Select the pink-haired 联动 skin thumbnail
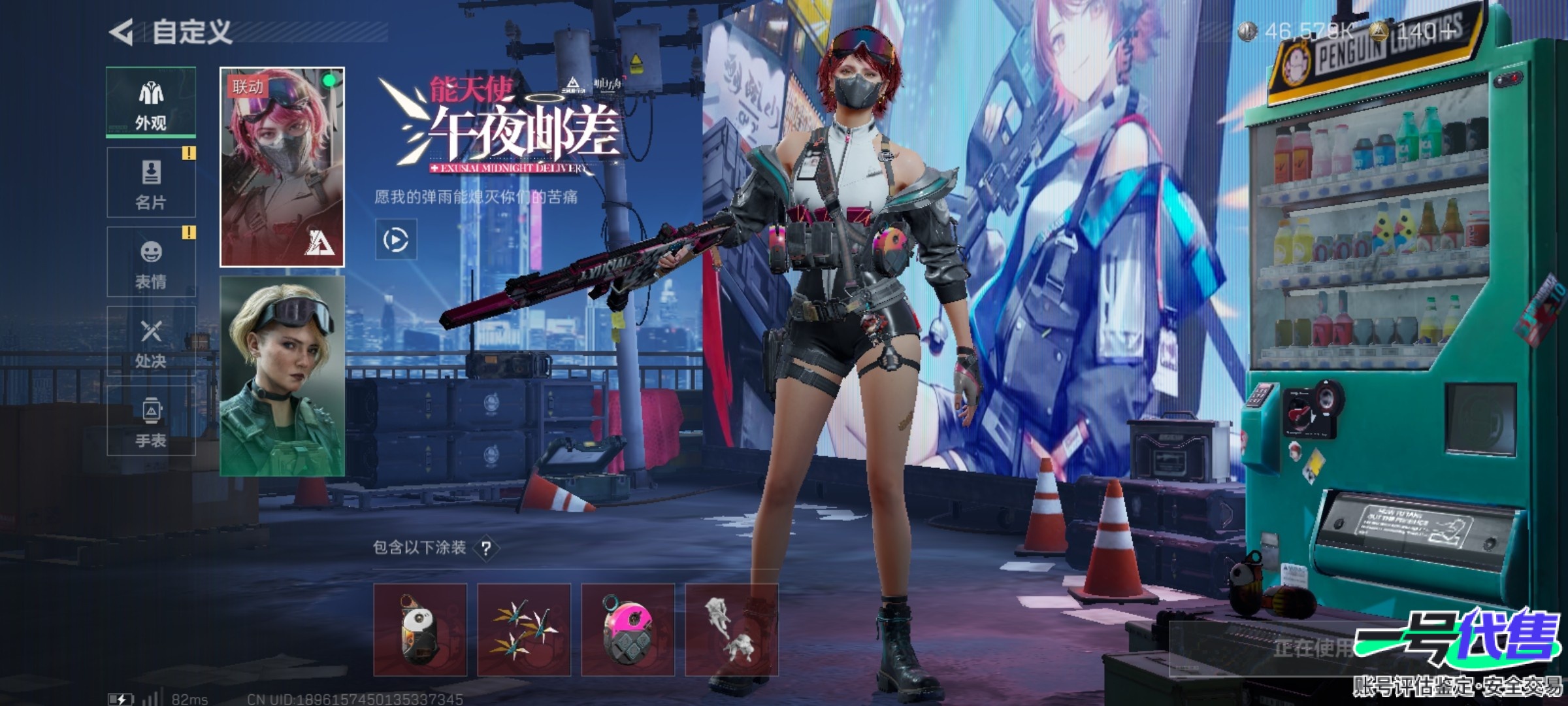 tap(282, 167)
